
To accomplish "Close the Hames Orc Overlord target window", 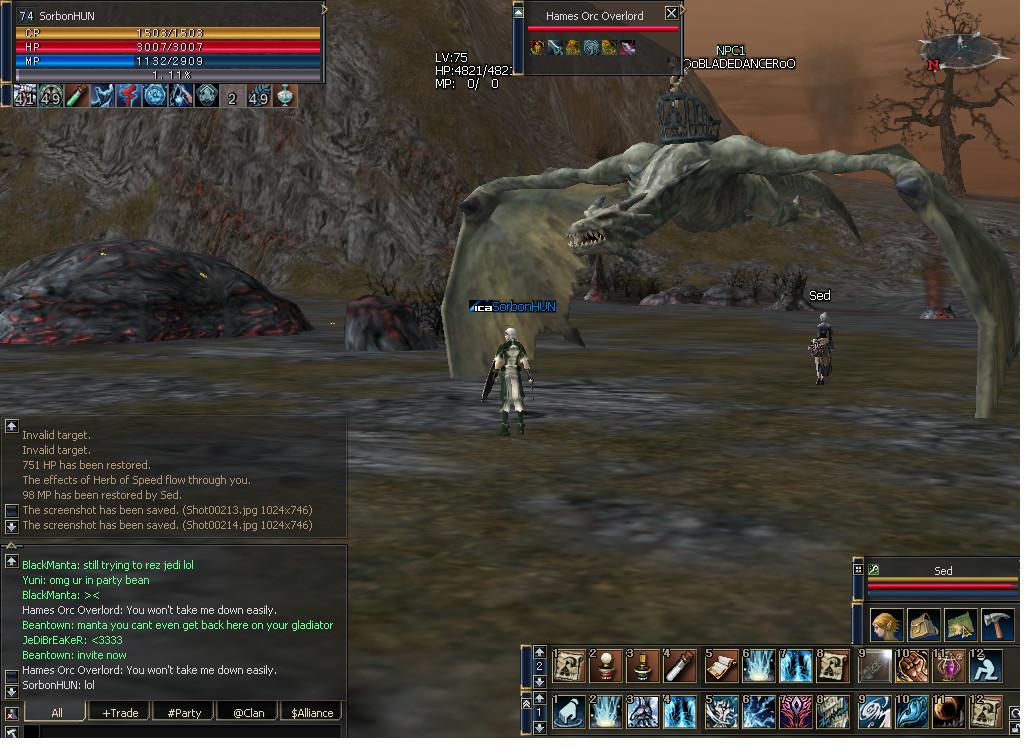I will coord(671,13).
